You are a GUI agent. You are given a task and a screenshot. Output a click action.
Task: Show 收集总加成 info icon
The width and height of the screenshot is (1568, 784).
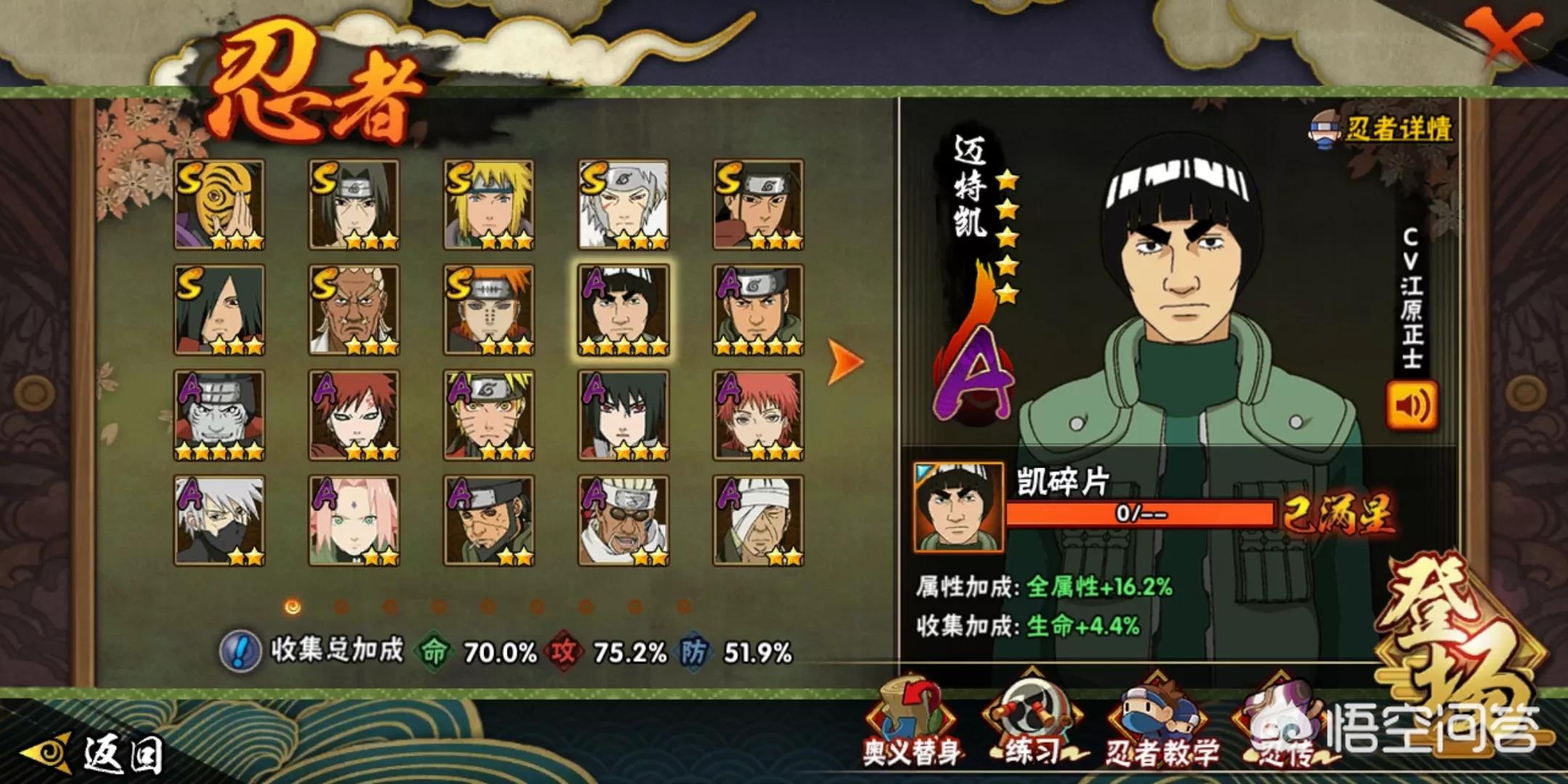coord(240,650)
